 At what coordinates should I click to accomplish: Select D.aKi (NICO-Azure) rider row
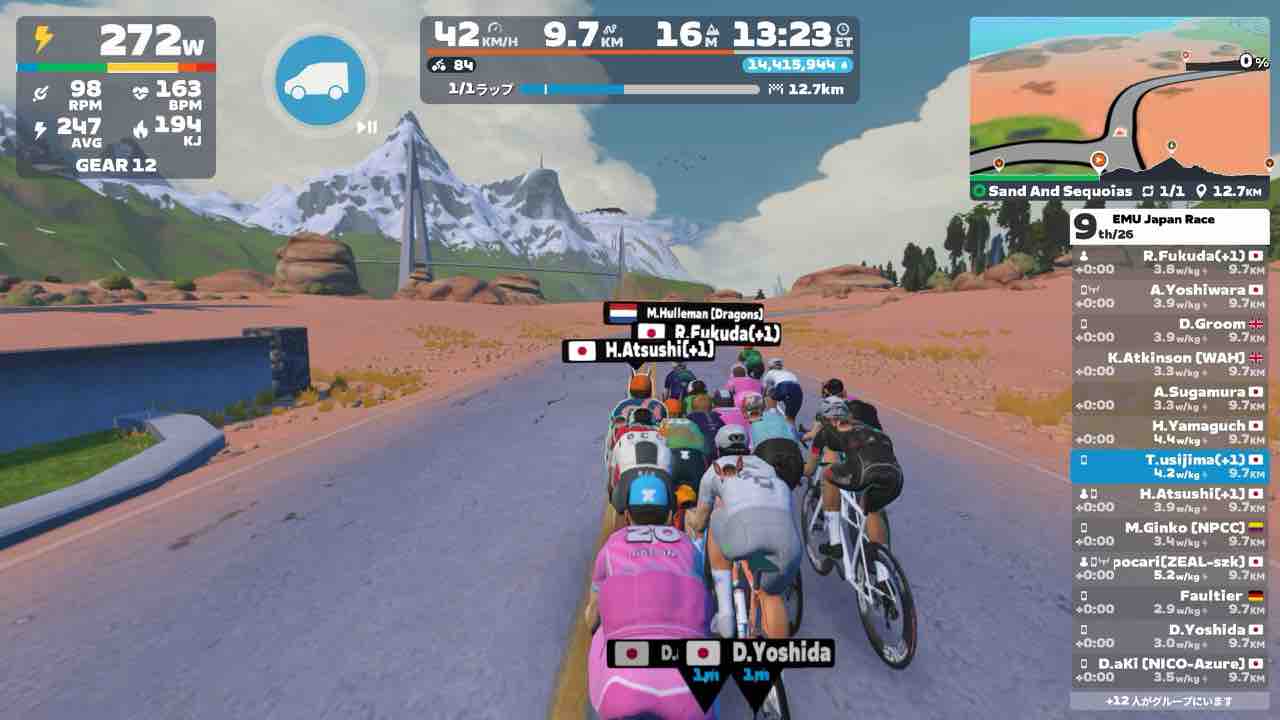click(x=1169, y=670)
